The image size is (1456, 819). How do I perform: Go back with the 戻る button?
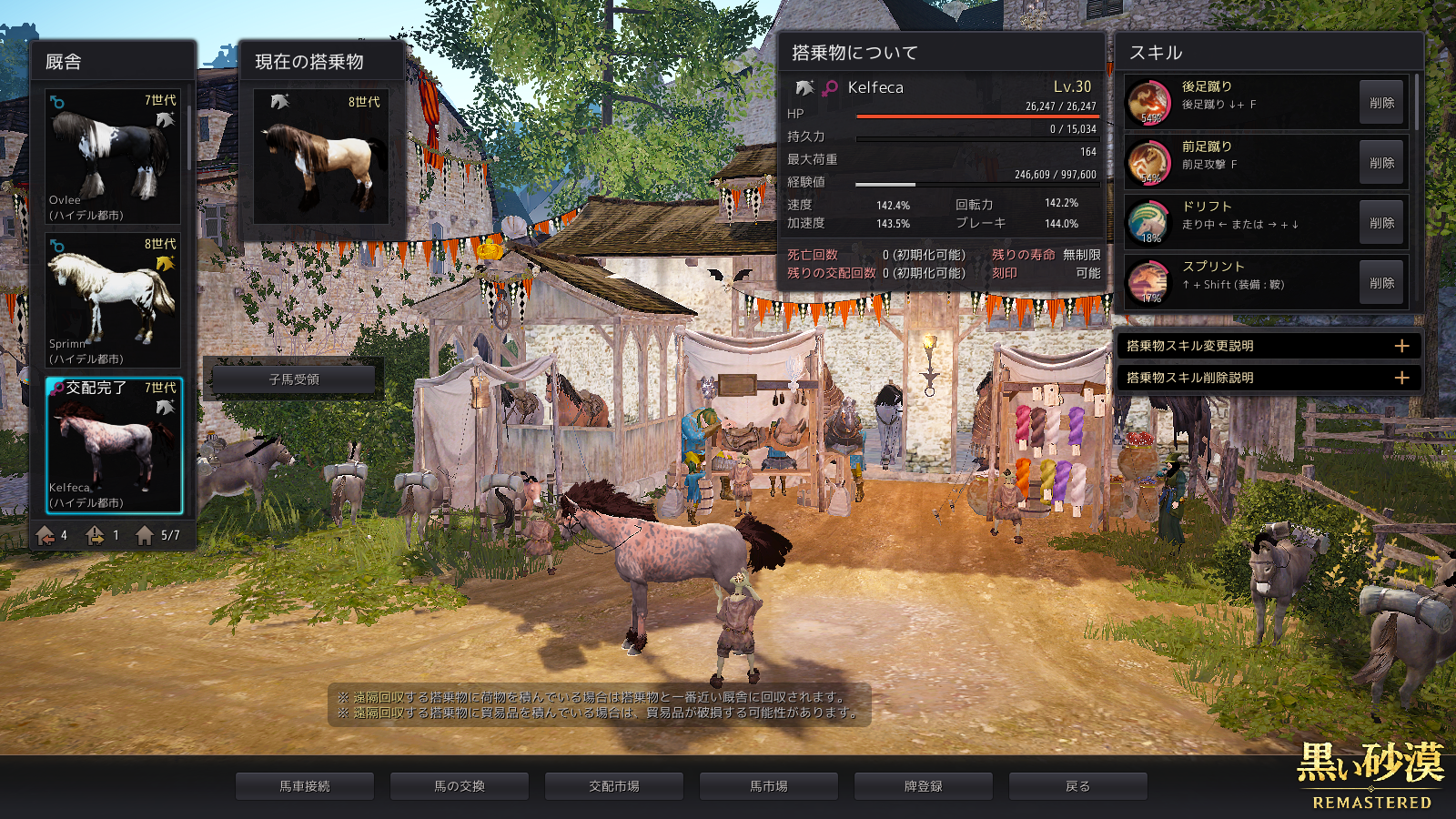(1078, 786)
